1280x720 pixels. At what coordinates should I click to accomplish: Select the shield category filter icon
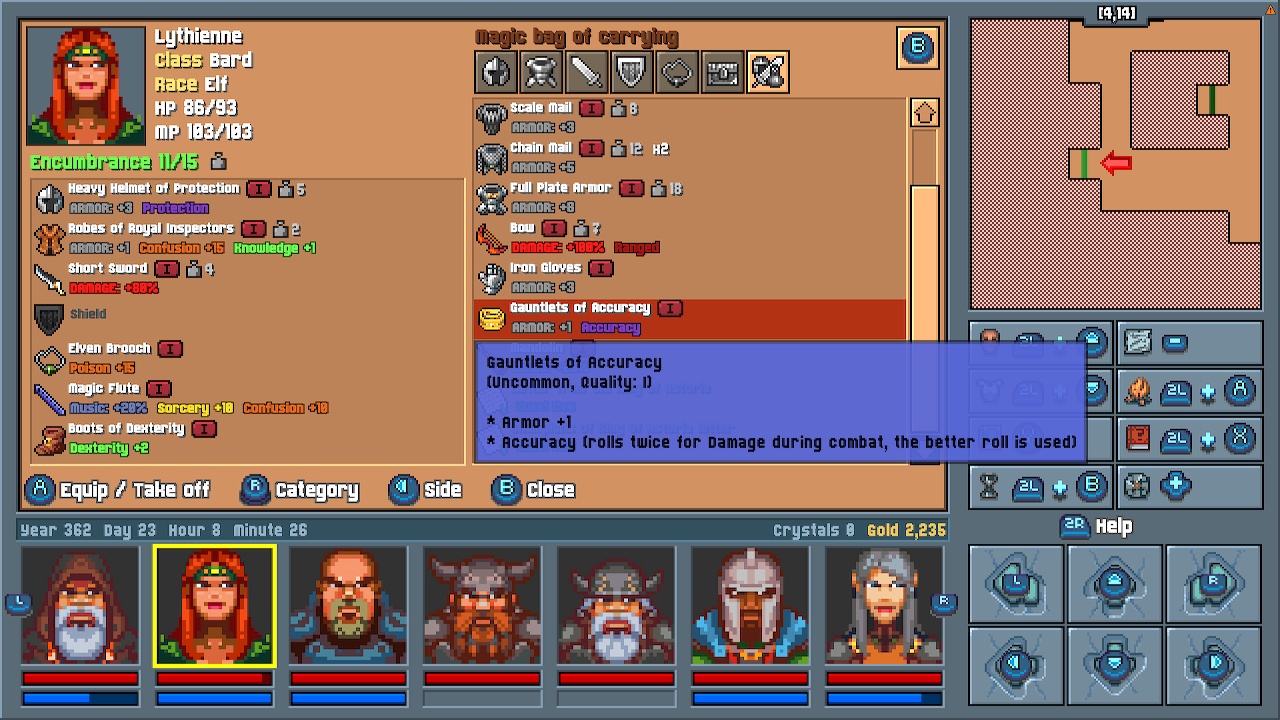tap(631, 71)
